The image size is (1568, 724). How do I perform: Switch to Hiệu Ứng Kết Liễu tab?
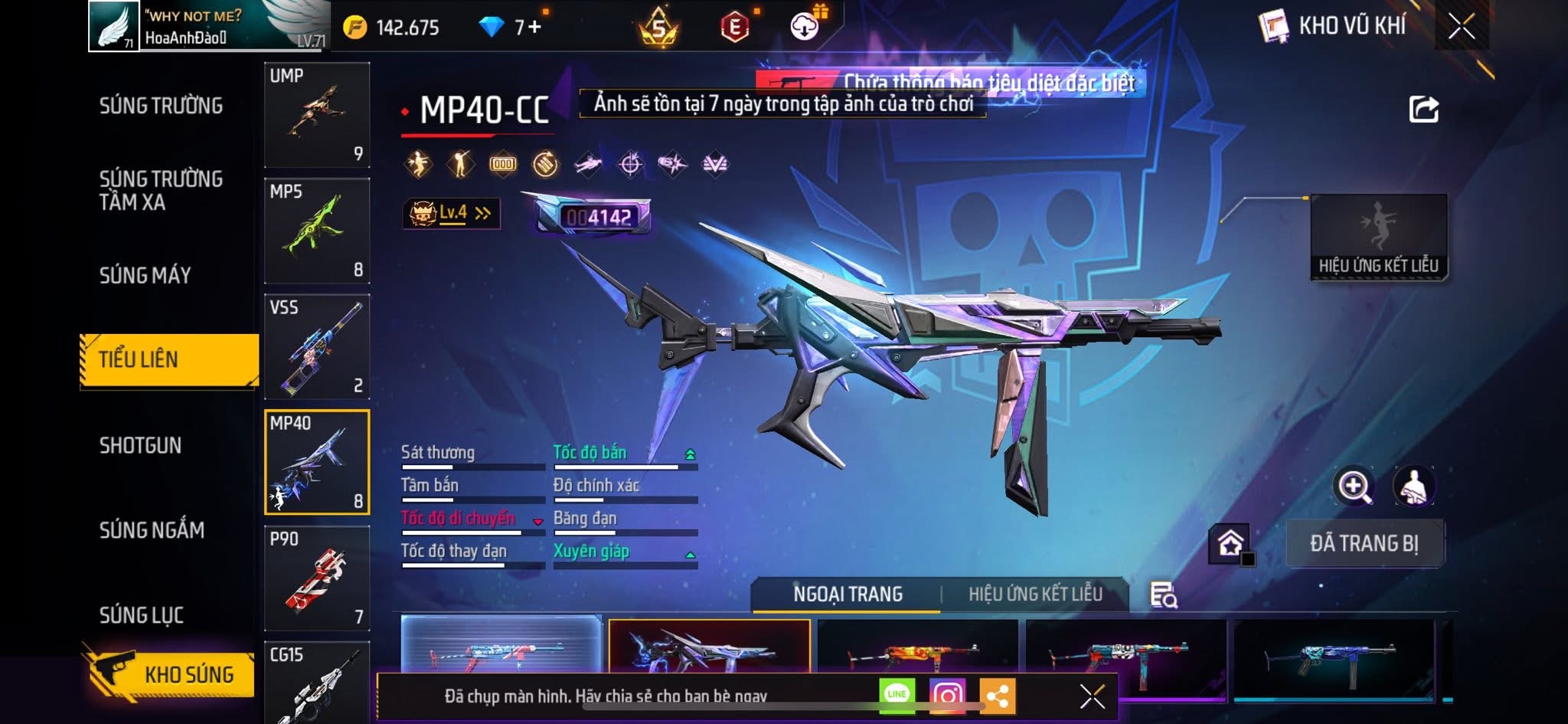(1035, 595)
